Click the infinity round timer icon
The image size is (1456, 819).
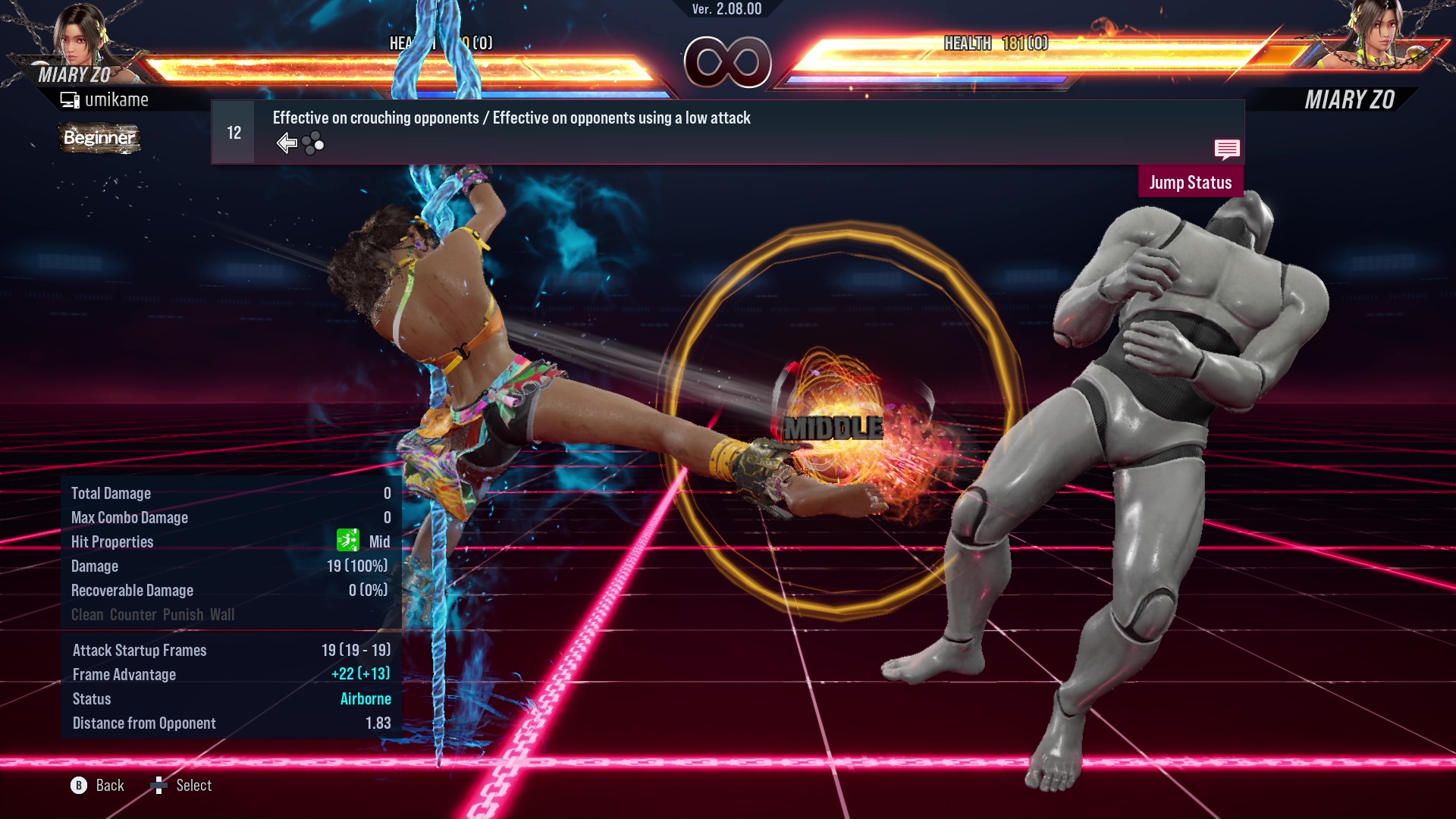[x=730, y=63]
